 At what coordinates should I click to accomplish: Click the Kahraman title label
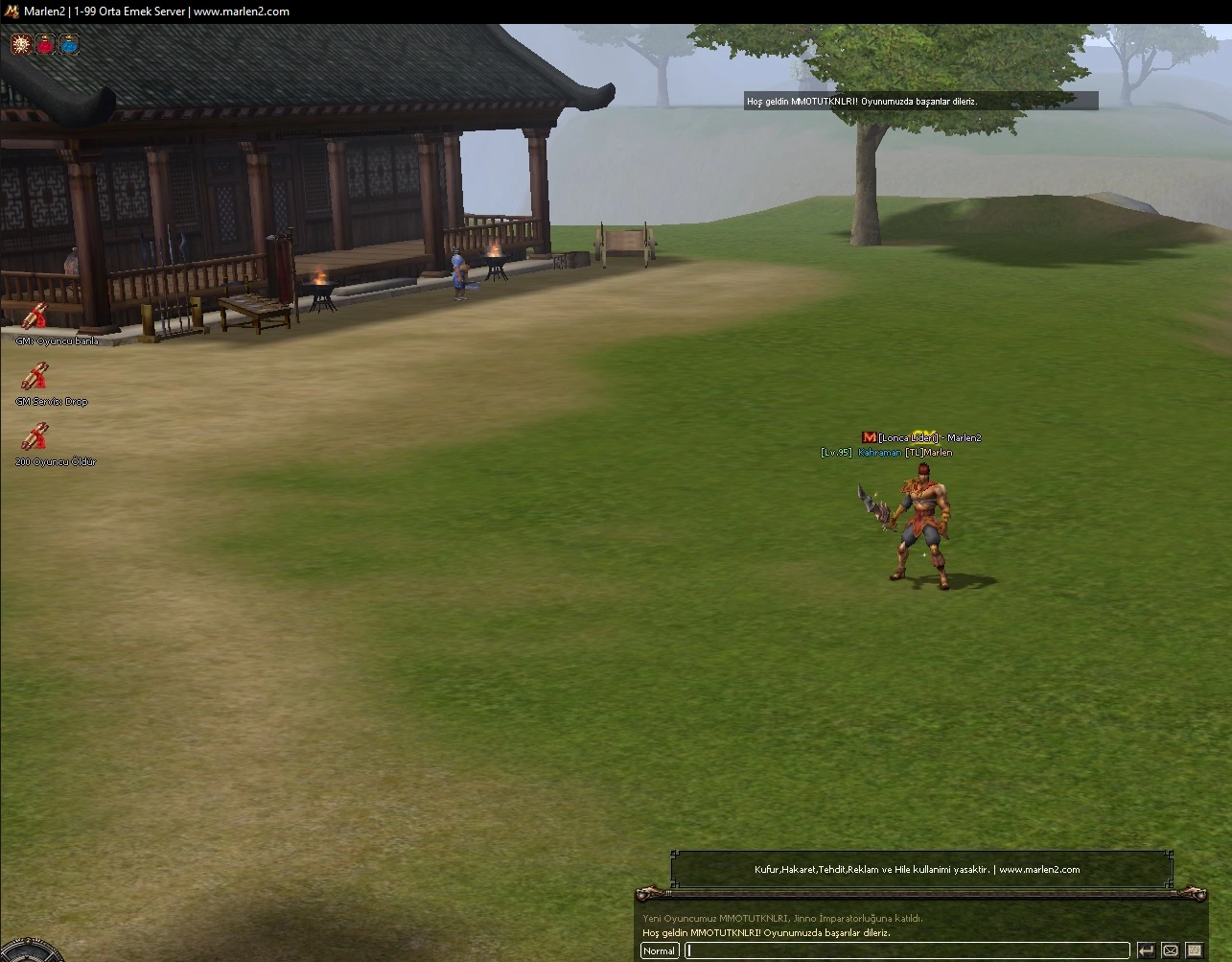[879, 452]
